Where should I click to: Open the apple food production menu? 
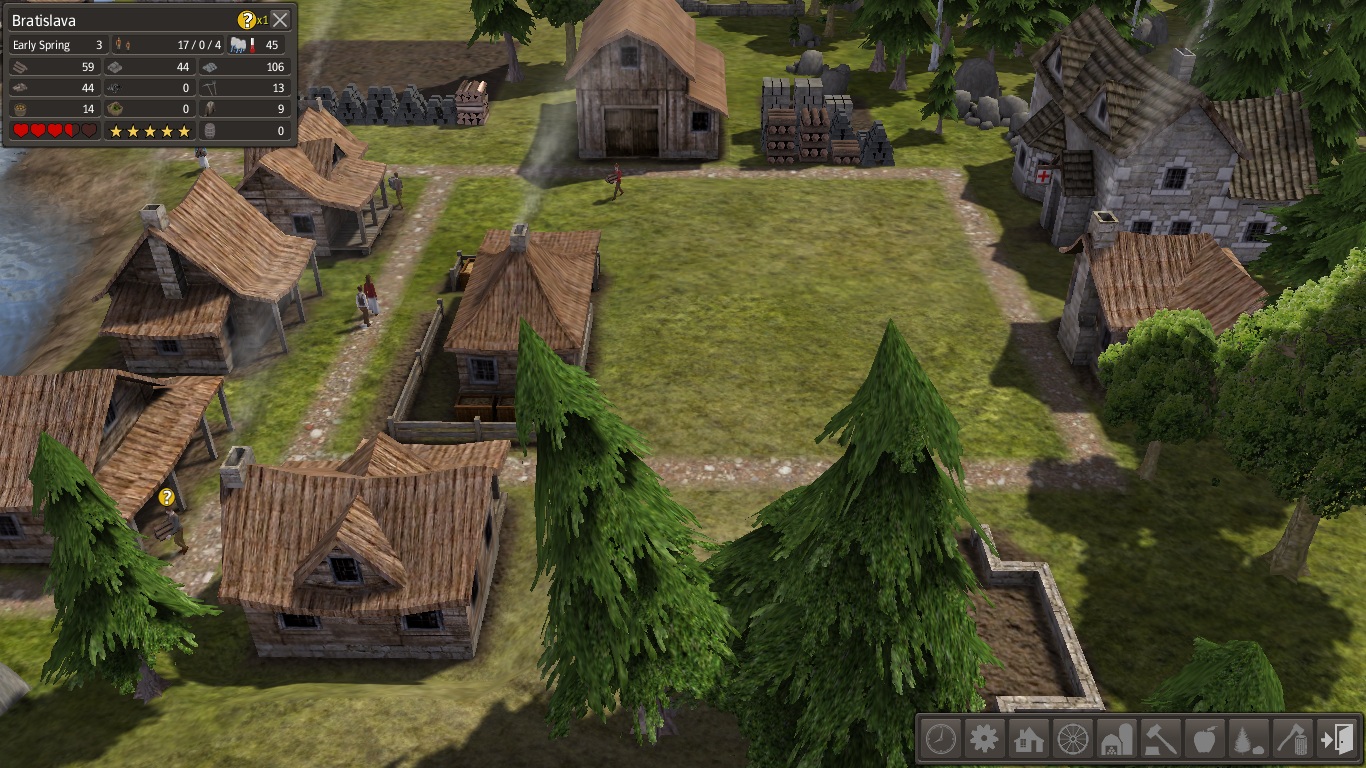(1203, 740)
